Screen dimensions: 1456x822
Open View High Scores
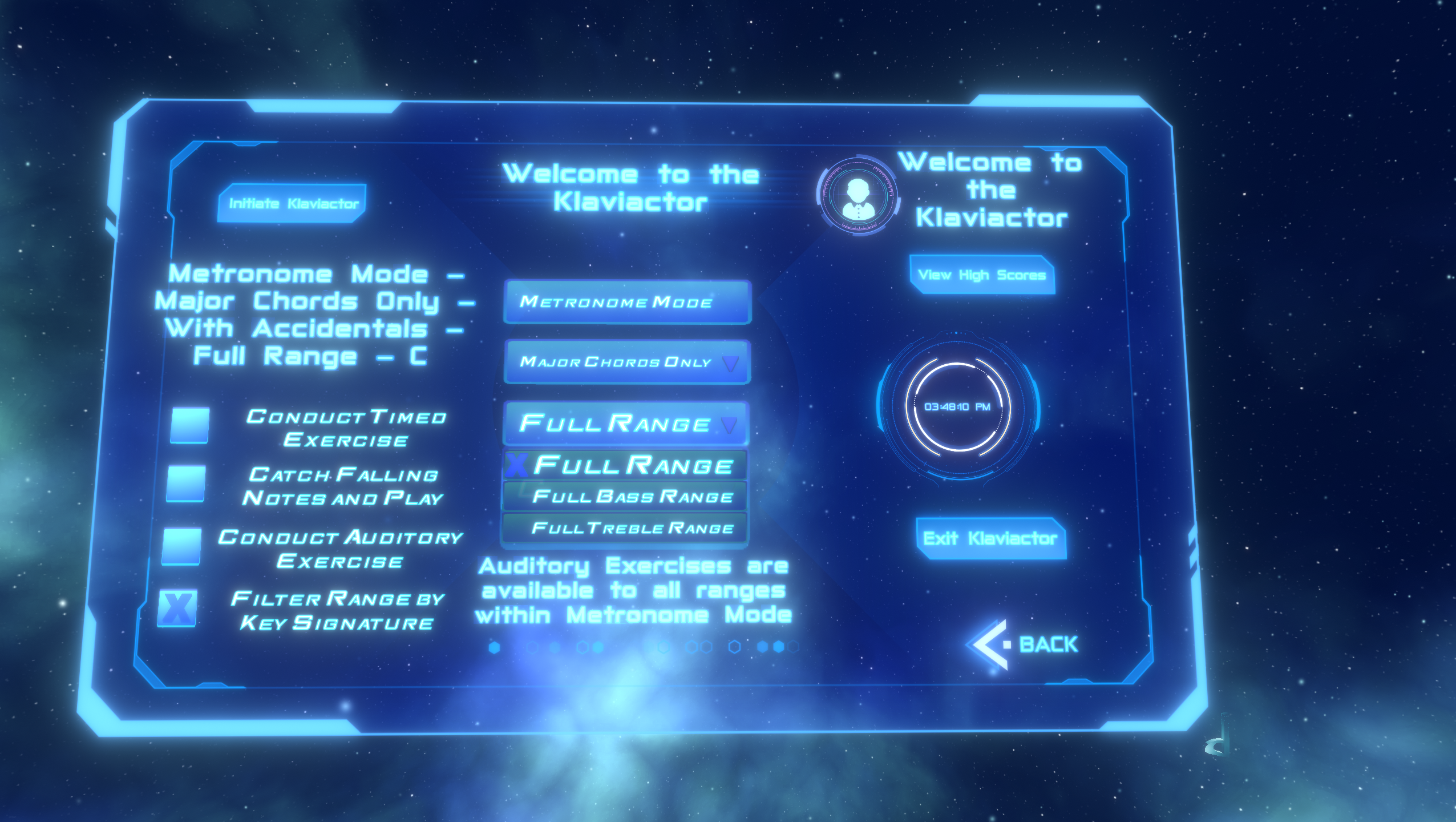(982, 275)
